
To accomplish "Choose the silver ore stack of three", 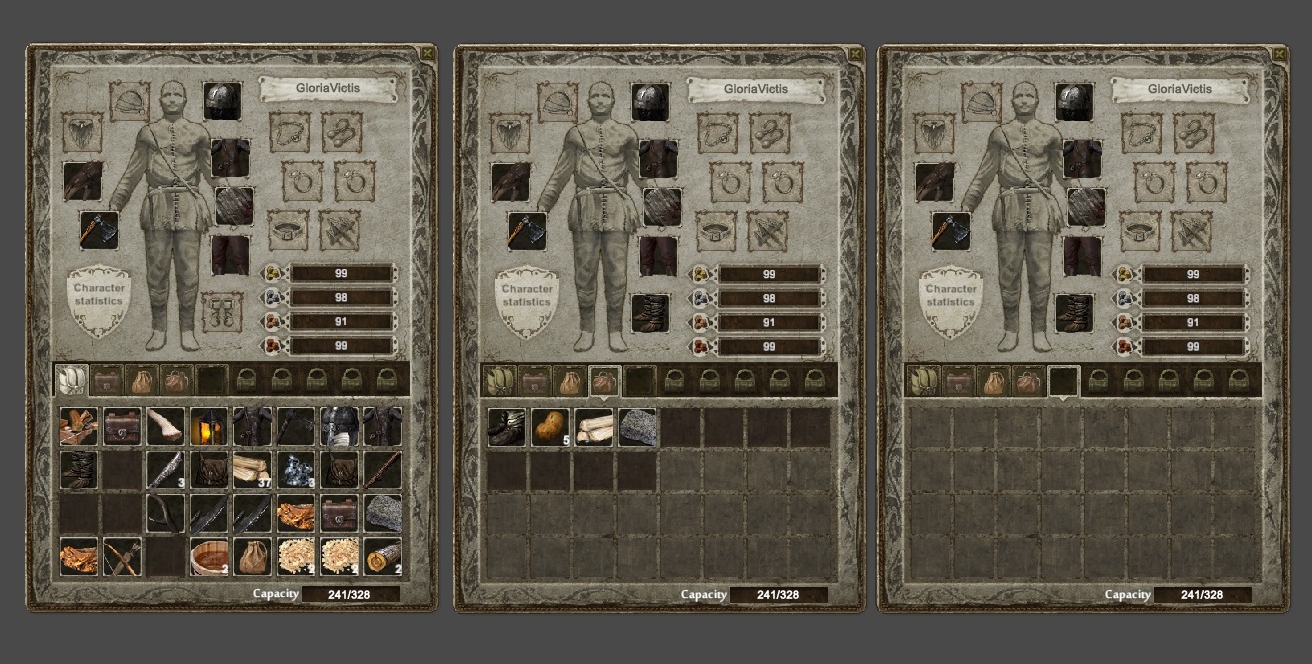I will click(296, 469).
